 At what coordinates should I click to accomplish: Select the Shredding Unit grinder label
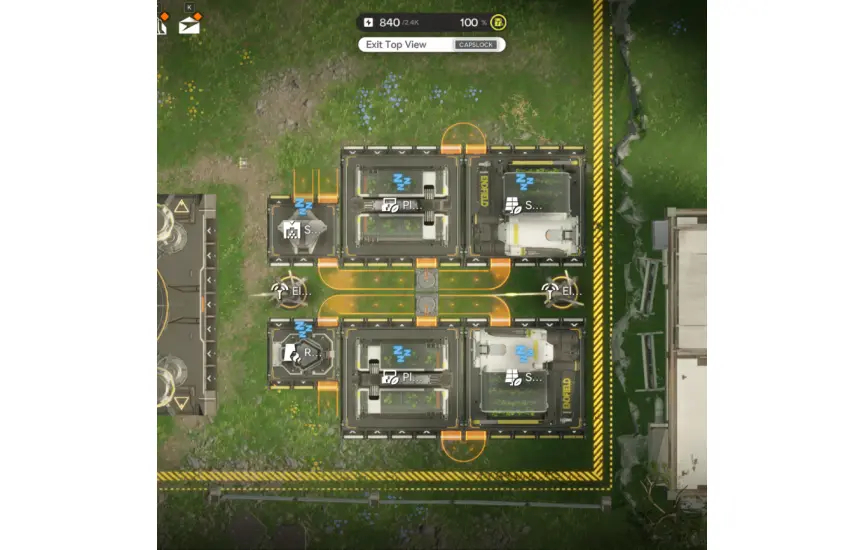tap(299, 229)
